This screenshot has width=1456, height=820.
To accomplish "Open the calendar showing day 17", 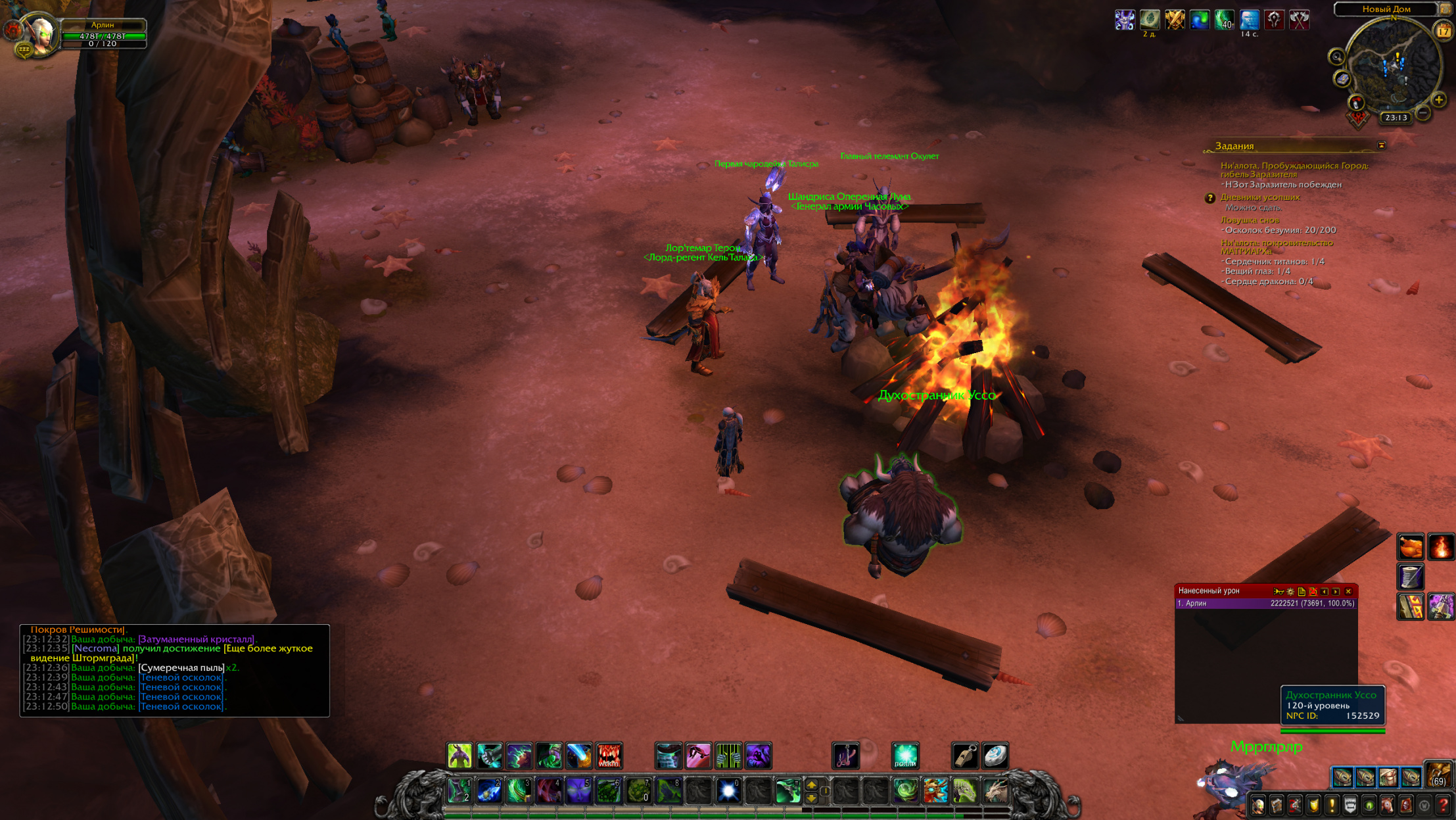I will pos(1444,30).
